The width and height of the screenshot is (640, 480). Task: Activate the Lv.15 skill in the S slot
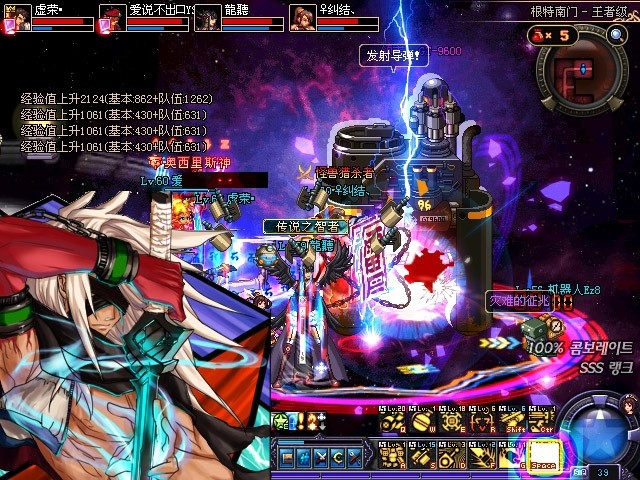422,454
